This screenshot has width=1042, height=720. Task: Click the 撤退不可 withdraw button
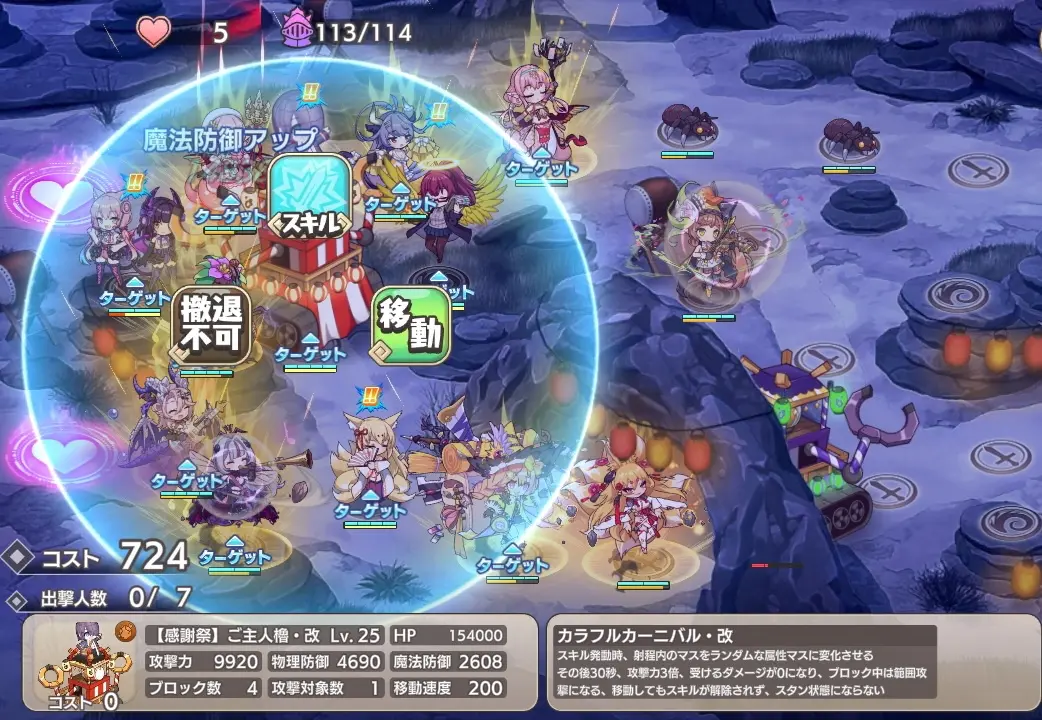[211, 326]
